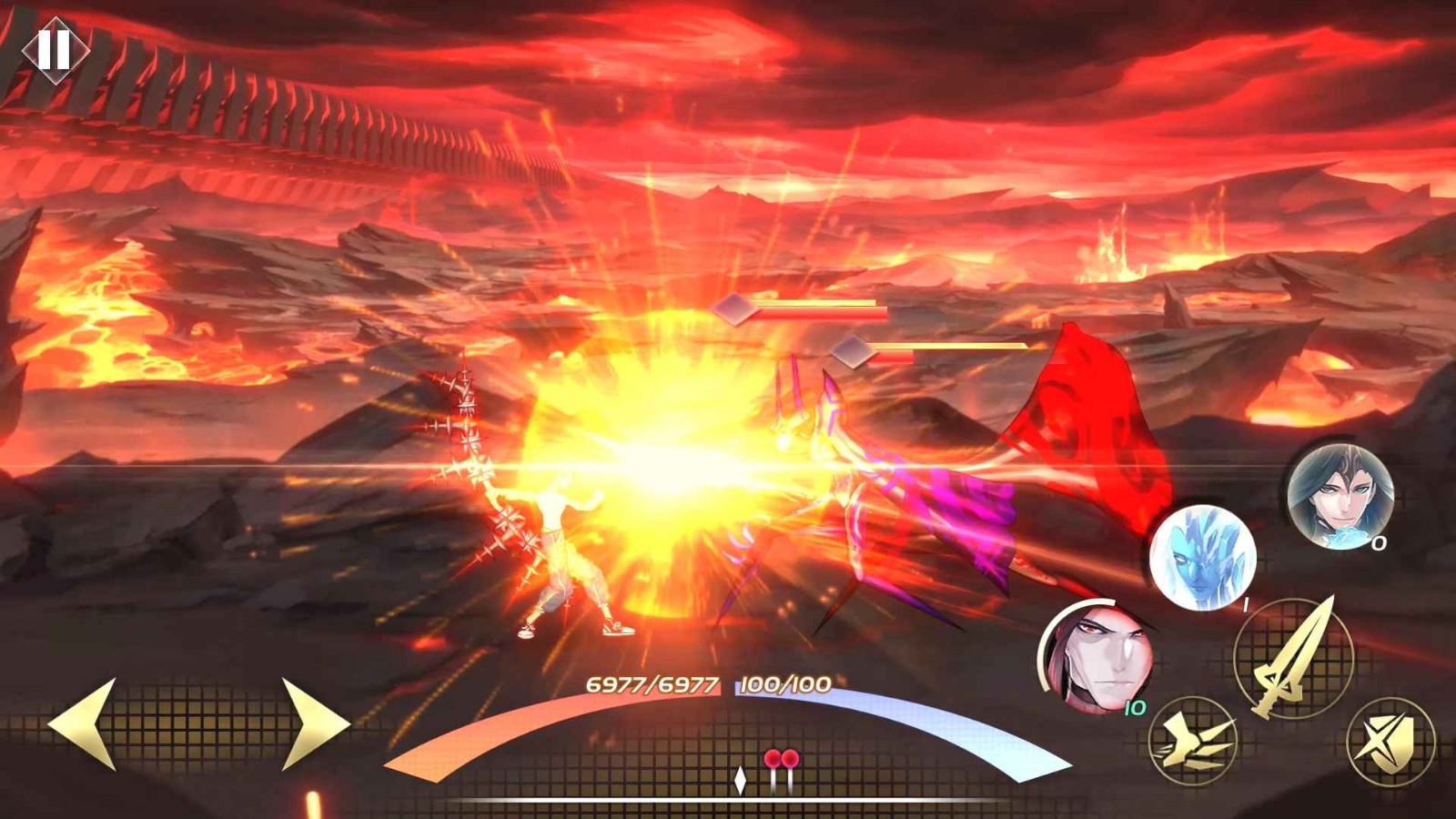Activate the sword attack button

(x=1294, y=656)
